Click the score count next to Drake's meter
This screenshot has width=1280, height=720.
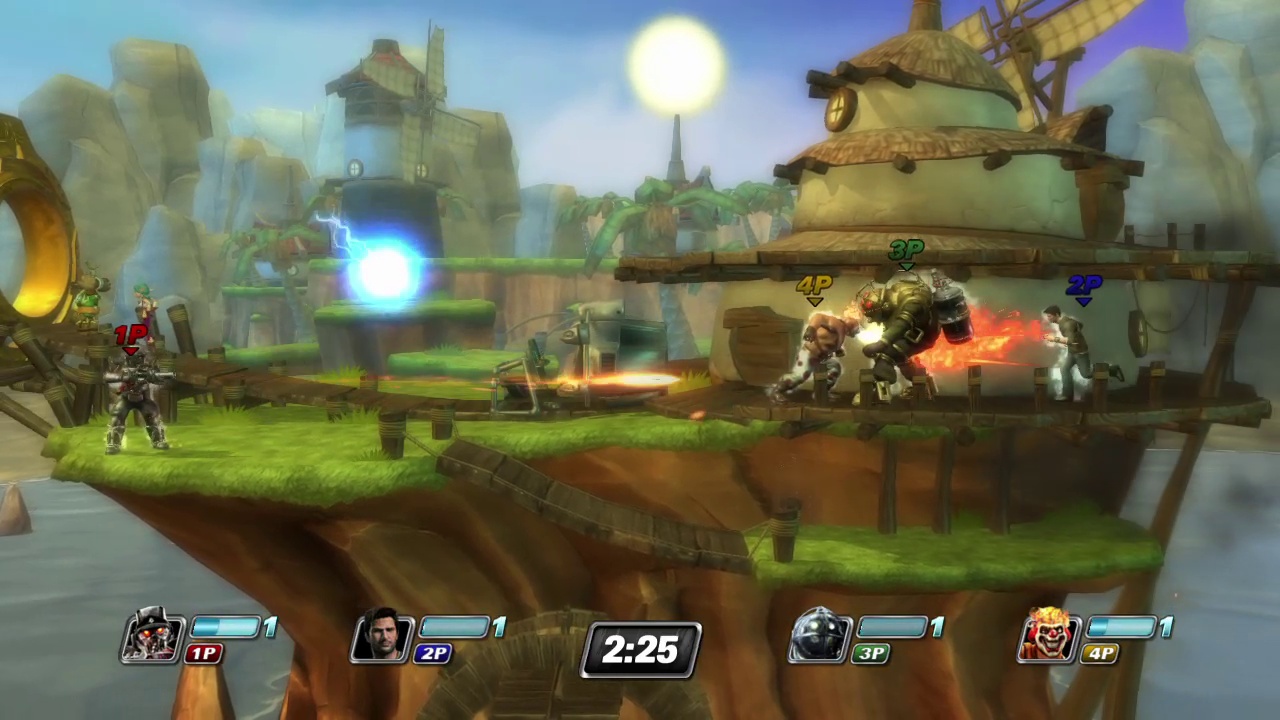tap(499, 628)
